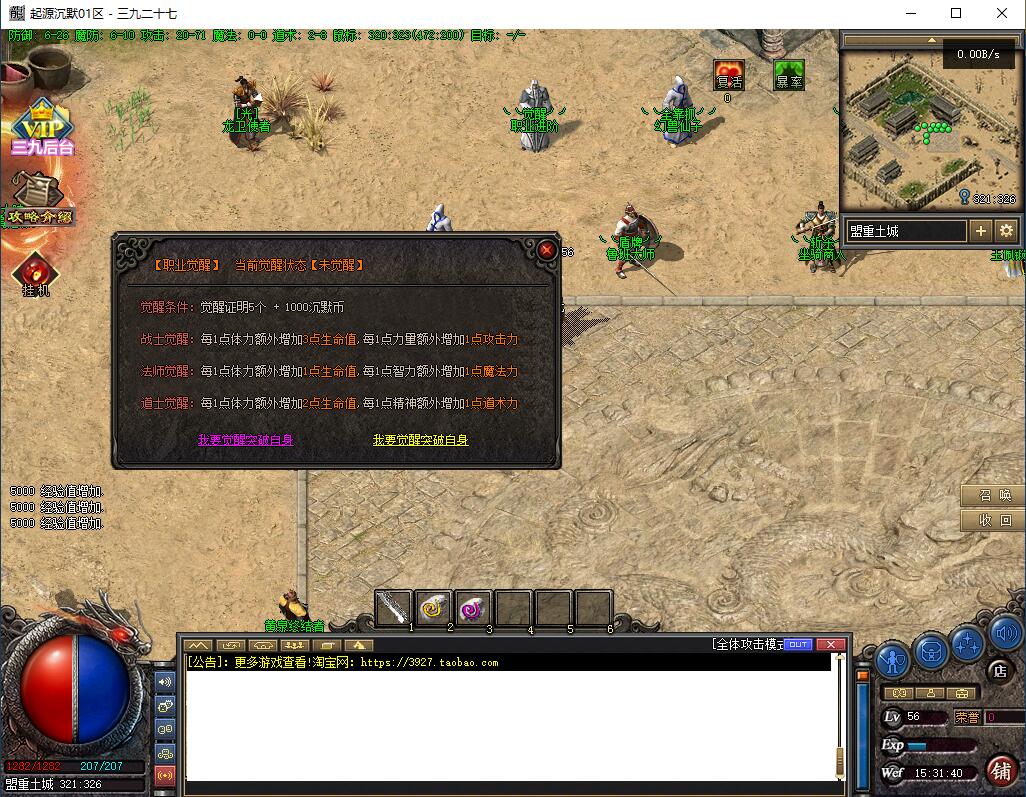Click the 召唤 summon button
This screenshot has width=1026, height=797.
992,496
